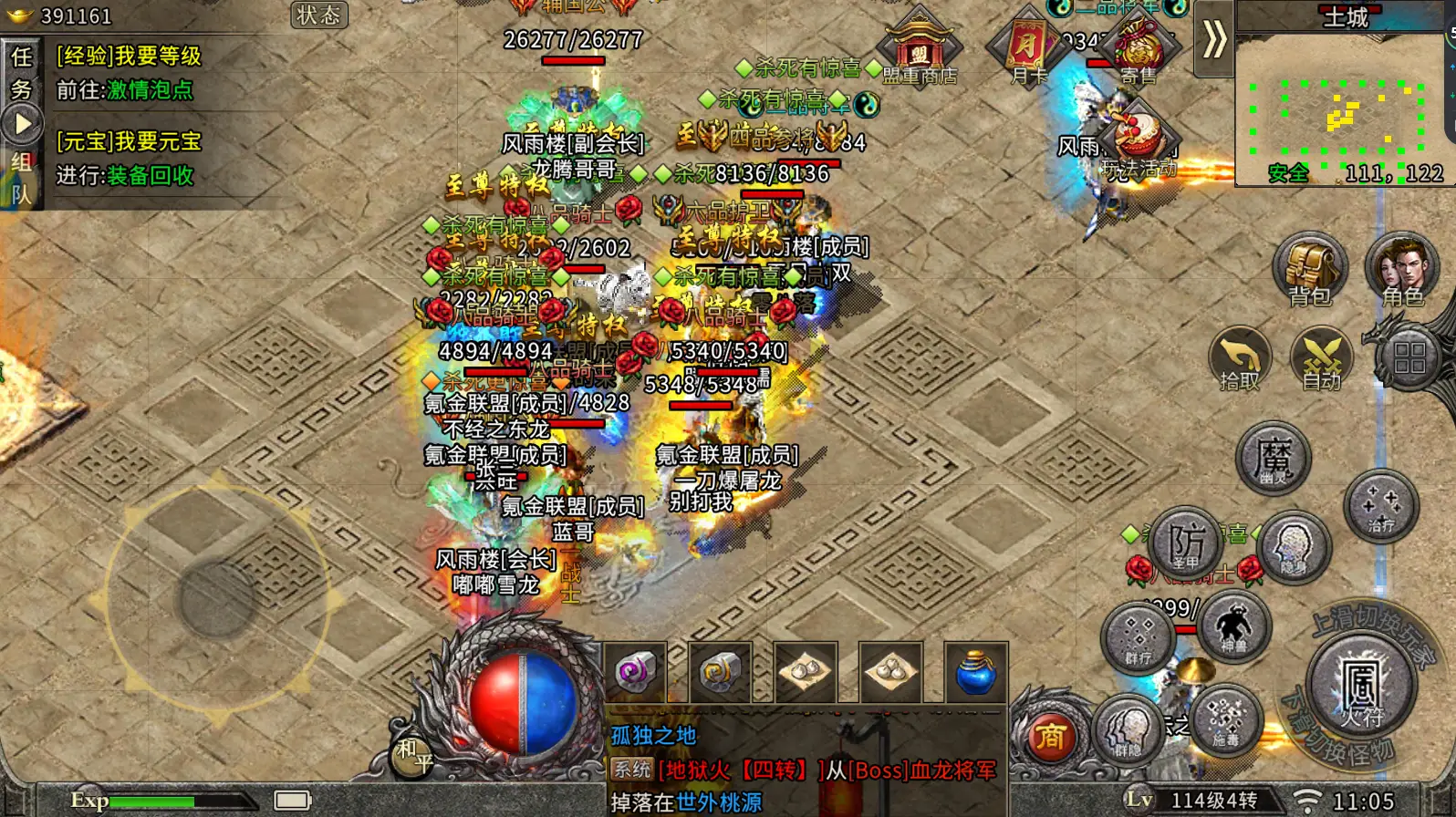Open the 状态 status panel
1456x817 pixels.
[318, 15]
